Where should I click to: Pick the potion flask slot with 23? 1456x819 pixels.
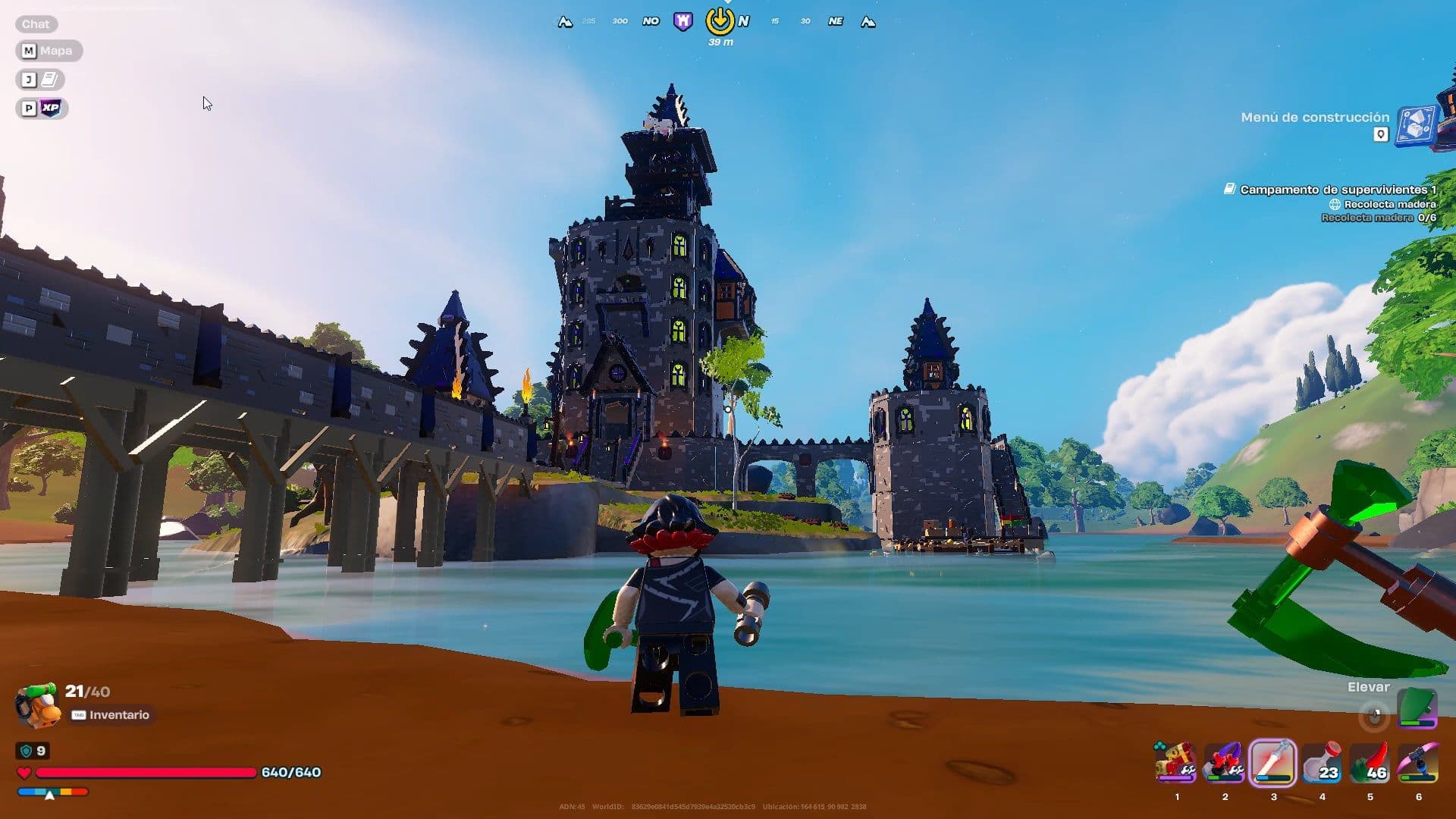coord(1322,763)
